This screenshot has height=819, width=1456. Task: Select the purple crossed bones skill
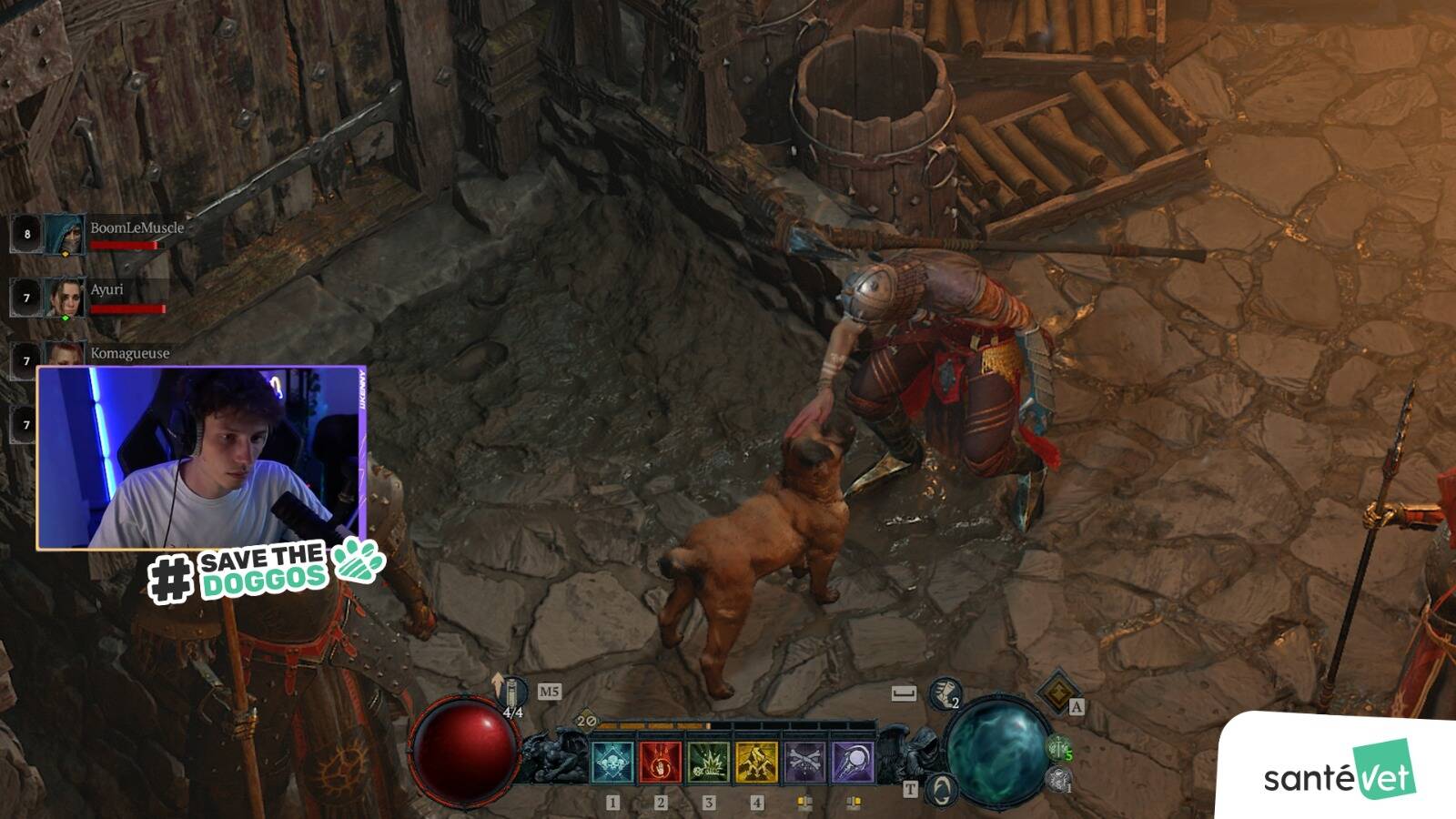click(804, 762)
